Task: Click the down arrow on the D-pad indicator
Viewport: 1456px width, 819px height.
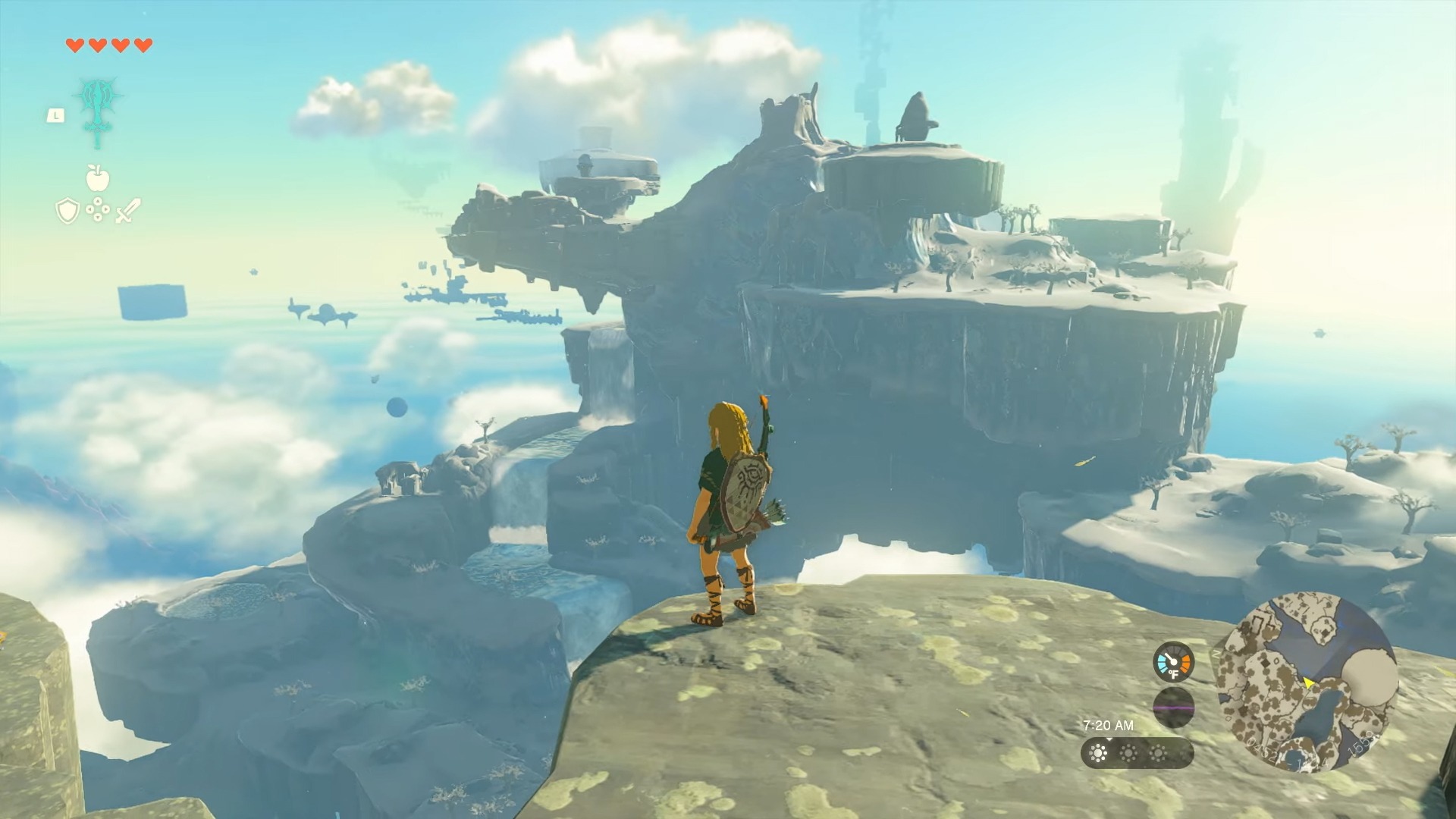Action: click(98, 217)
